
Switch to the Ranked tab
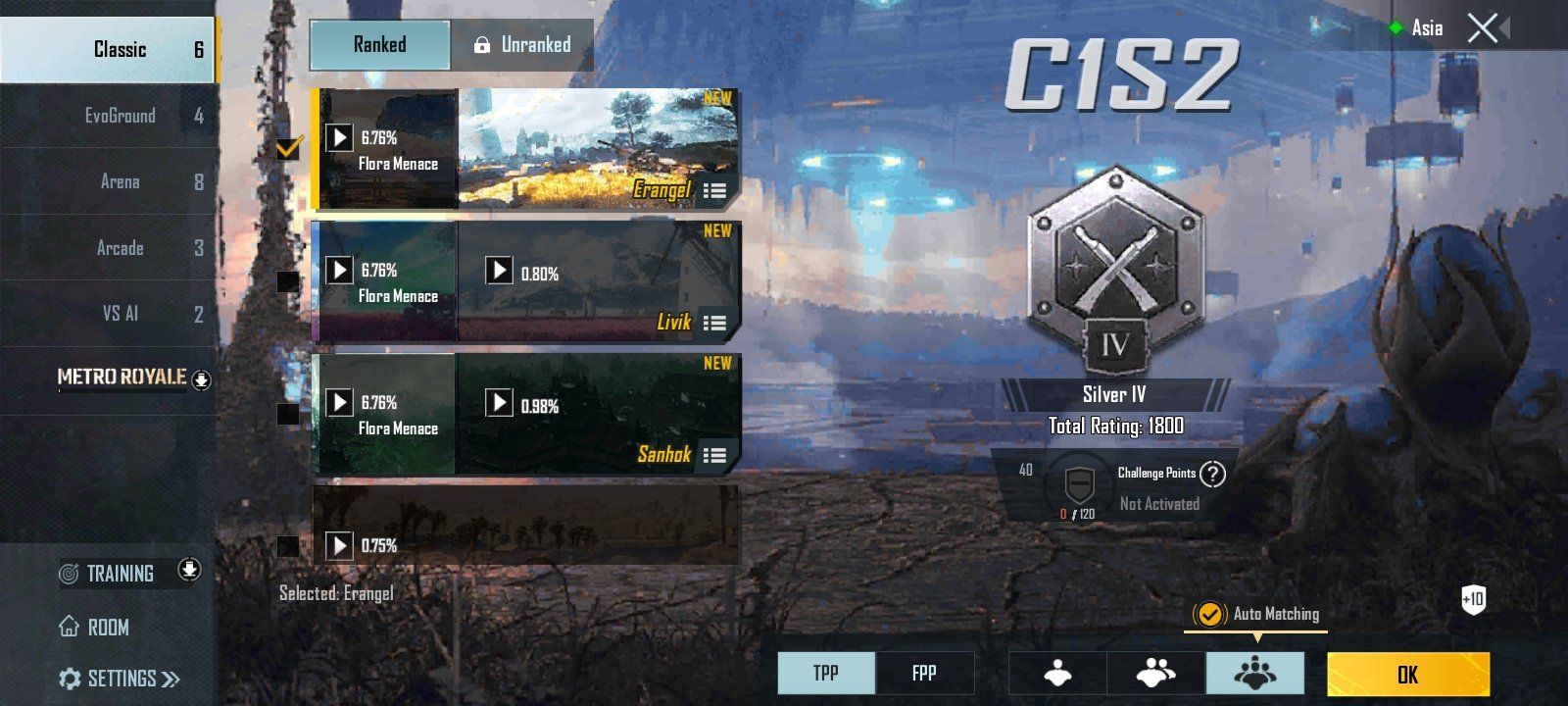point(380,45)
